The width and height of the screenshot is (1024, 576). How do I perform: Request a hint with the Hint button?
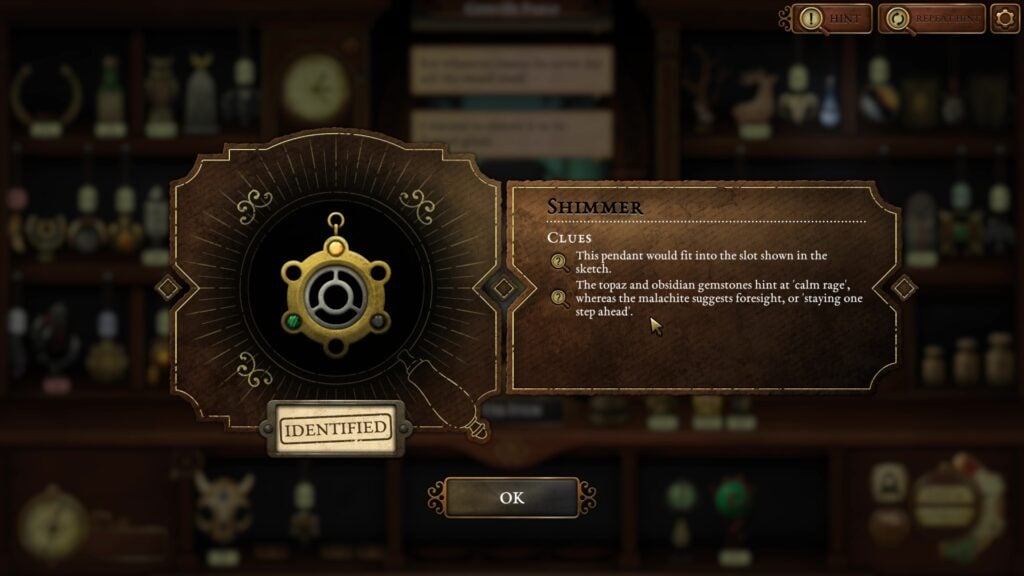(832, 18)
